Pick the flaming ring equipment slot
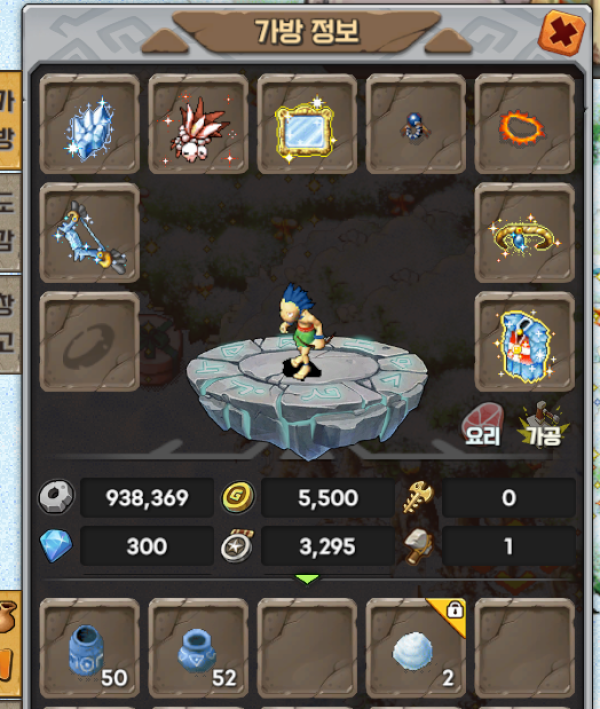The image size is (600, 709). click(524, 124)
